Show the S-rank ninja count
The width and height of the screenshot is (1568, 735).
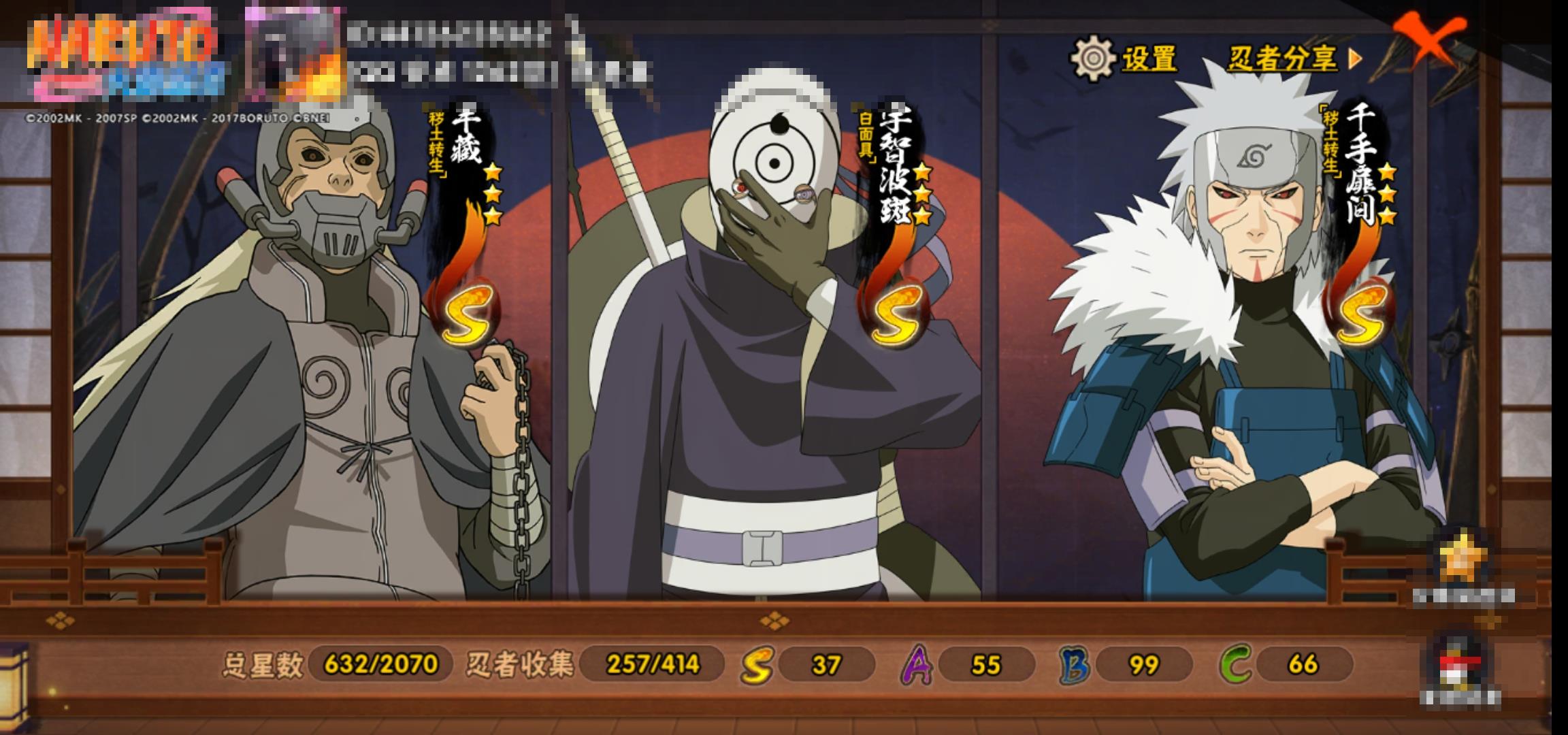[x=808, y=664]
